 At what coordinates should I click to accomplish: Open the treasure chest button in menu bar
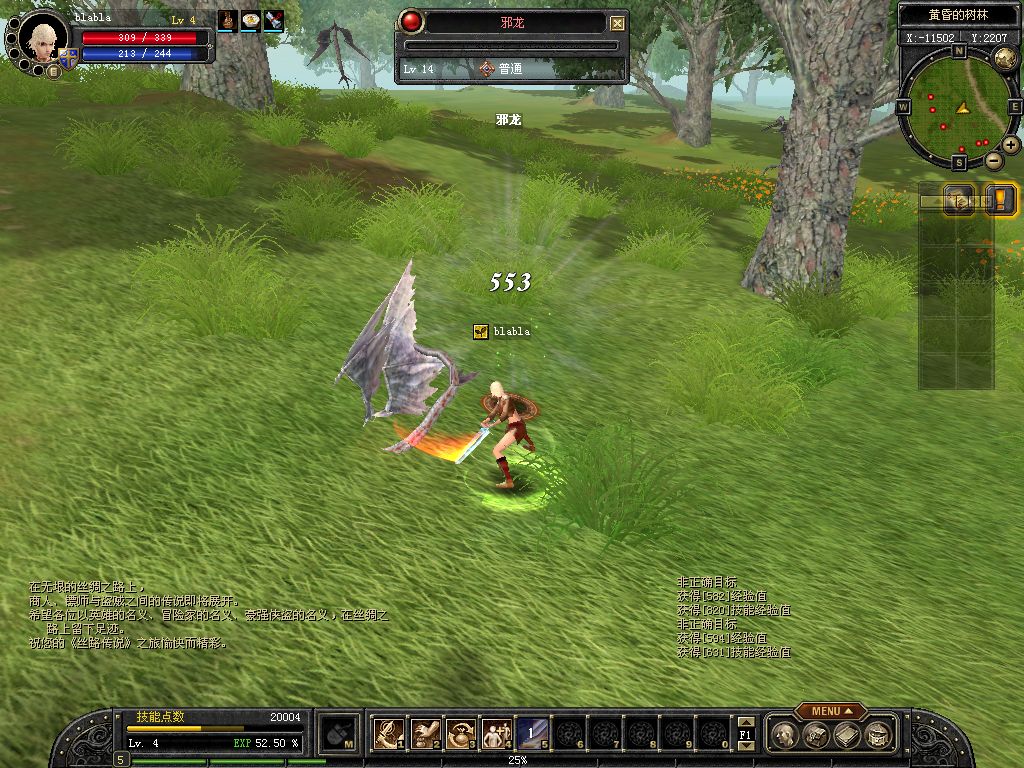(816, 735)
